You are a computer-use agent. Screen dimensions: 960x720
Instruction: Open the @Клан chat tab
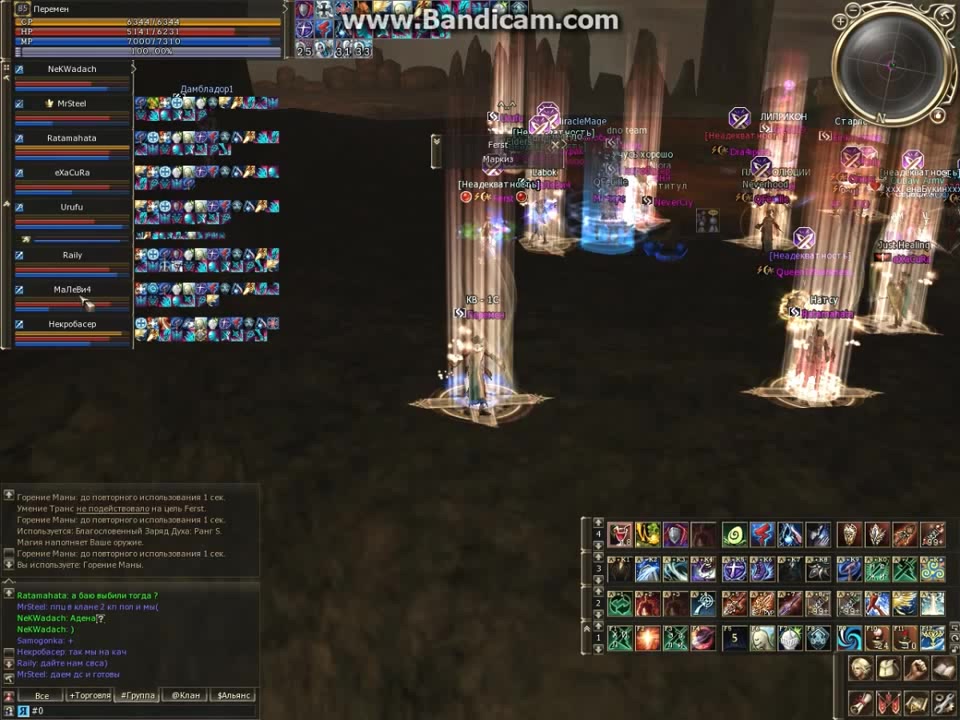pyautogui.click(x=184, y=695)
